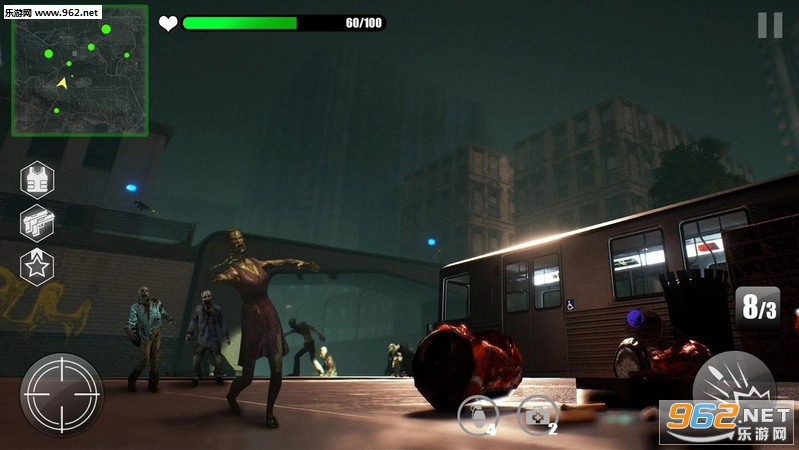Pause the game
The width and height of the screenshot is (799, 450).
point(769,25)
